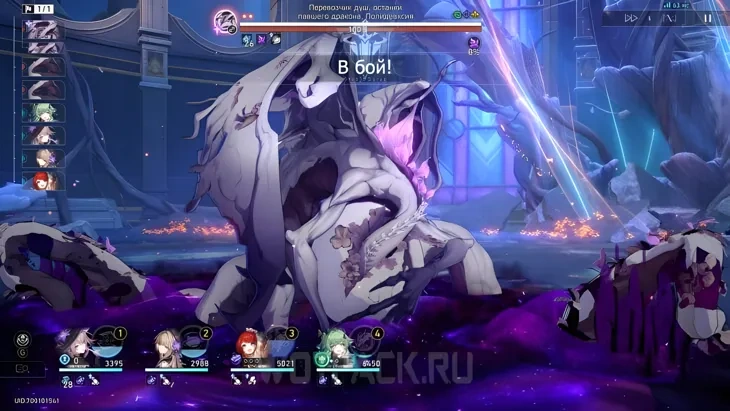
Task: Toggle double-speed battle mode
Action: (x=631, y=18)
